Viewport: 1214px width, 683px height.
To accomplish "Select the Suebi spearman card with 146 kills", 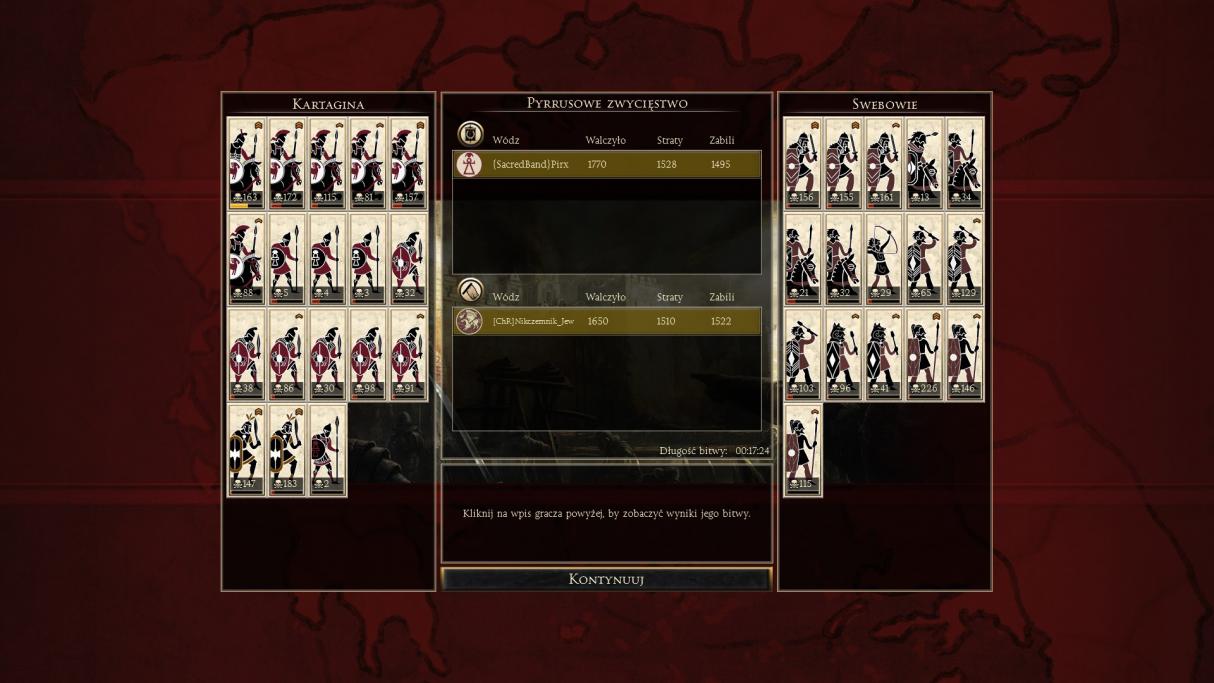I will coord(966,355).
